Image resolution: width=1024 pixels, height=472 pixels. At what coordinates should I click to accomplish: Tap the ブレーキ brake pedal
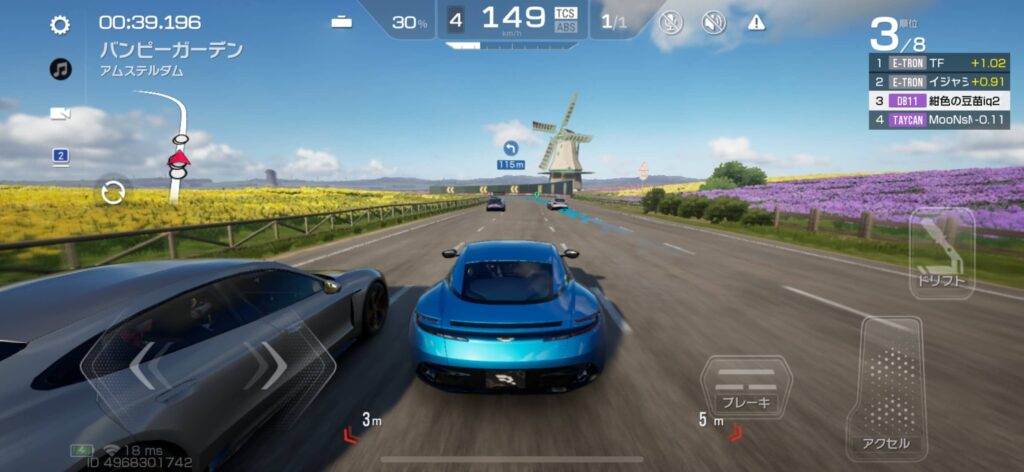click(745, 389)
